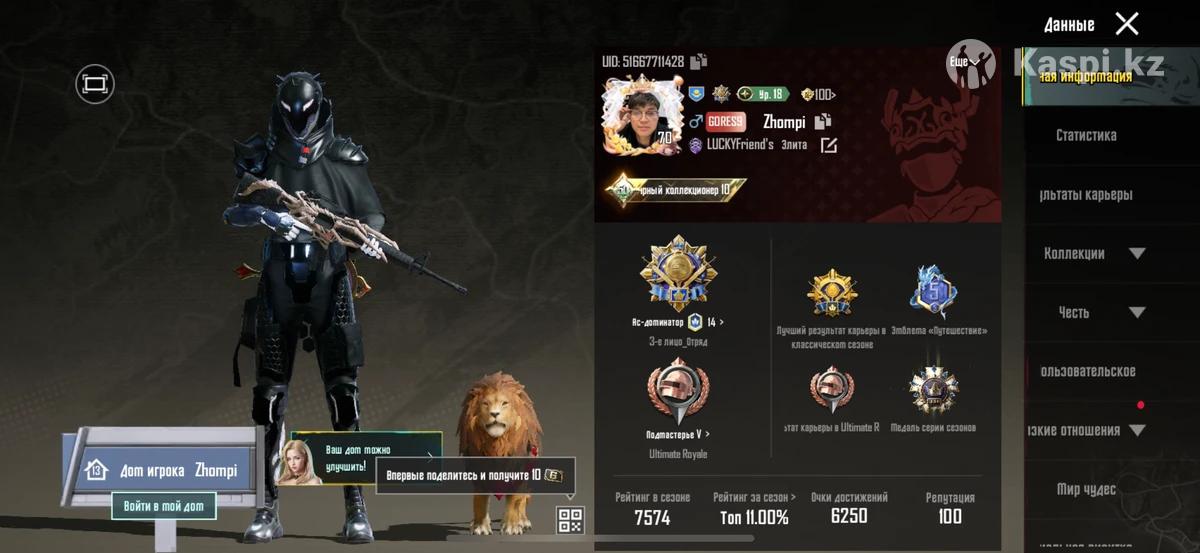Copy the Zhompi nickname
Viewport: 1200px width, 553px height.
click(823, 122)
